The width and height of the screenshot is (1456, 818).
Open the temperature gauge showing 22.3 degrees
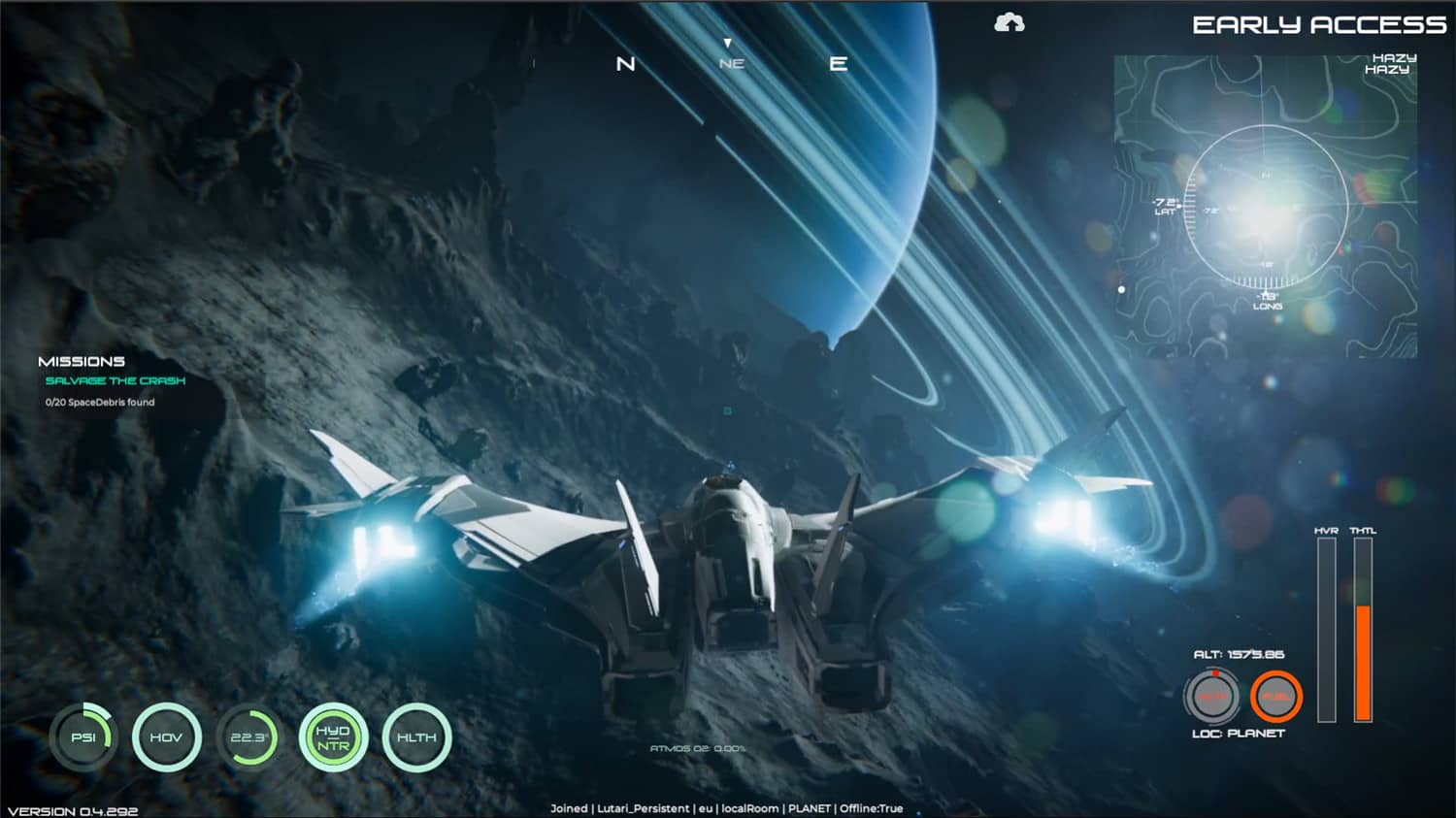pyautogui.click(x=250, y=737)
